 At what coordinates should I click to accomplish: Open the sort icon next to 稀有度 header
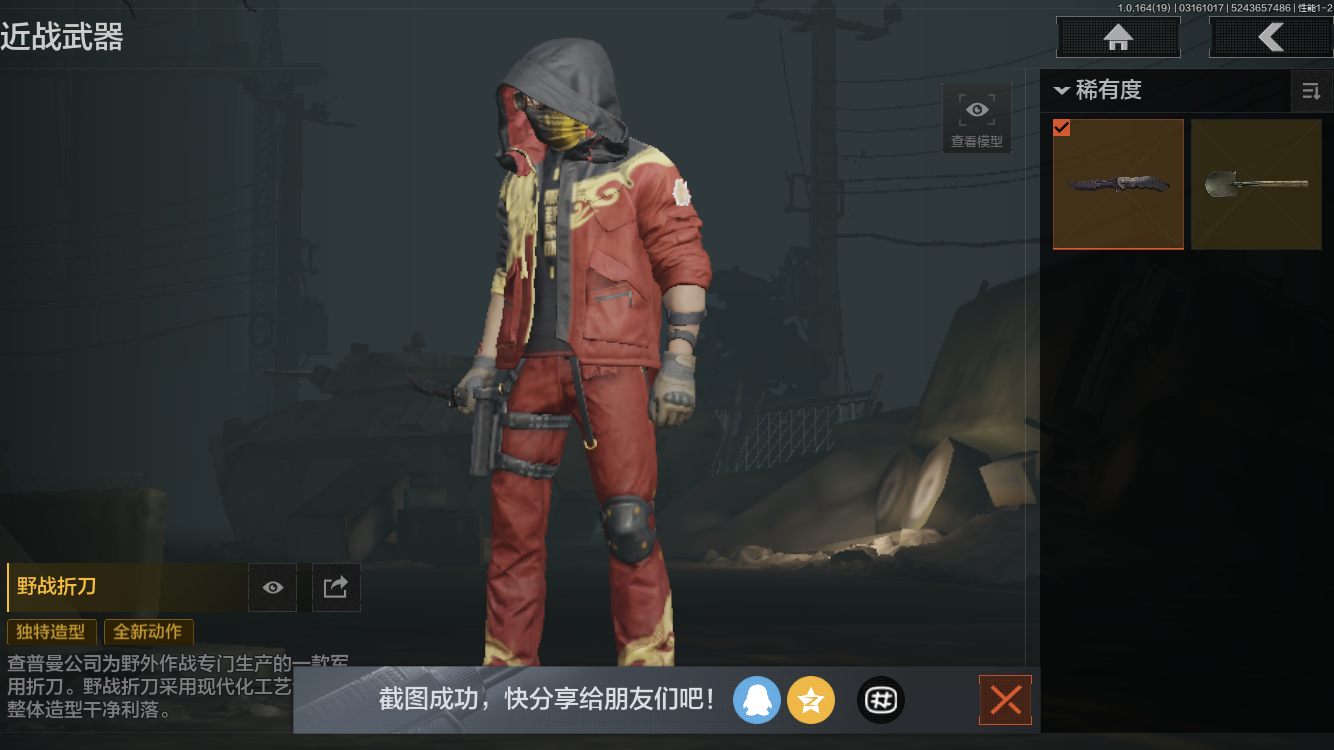(1311, 91)
